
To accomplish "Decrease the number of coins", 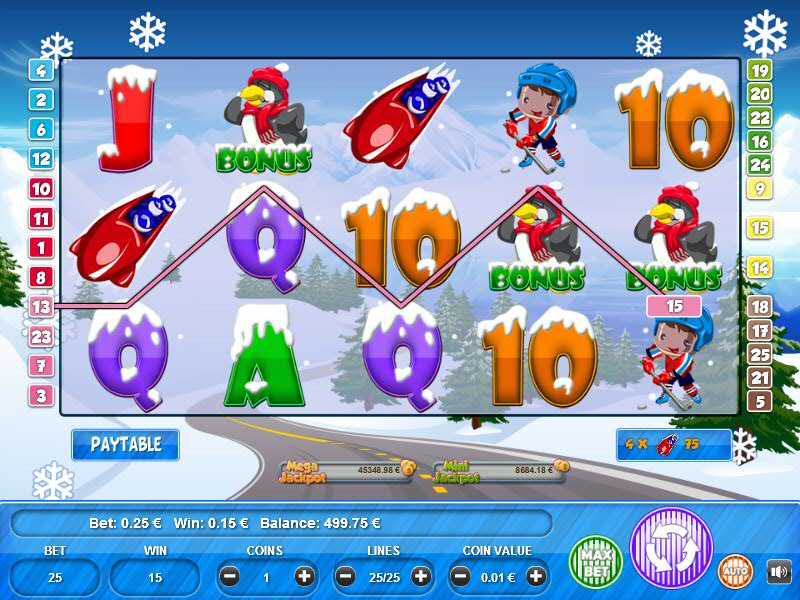I will pyautogui.click(x=230, y=576).
